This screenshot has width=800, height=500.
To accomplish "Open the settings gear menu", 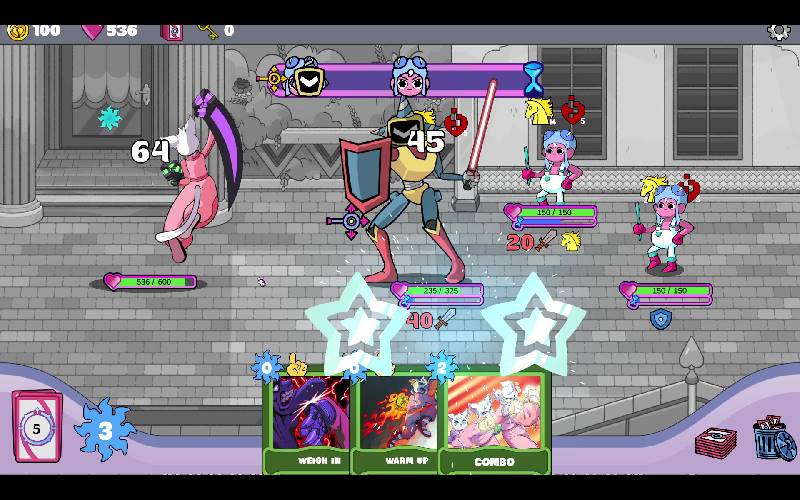I will coord(778,30).
